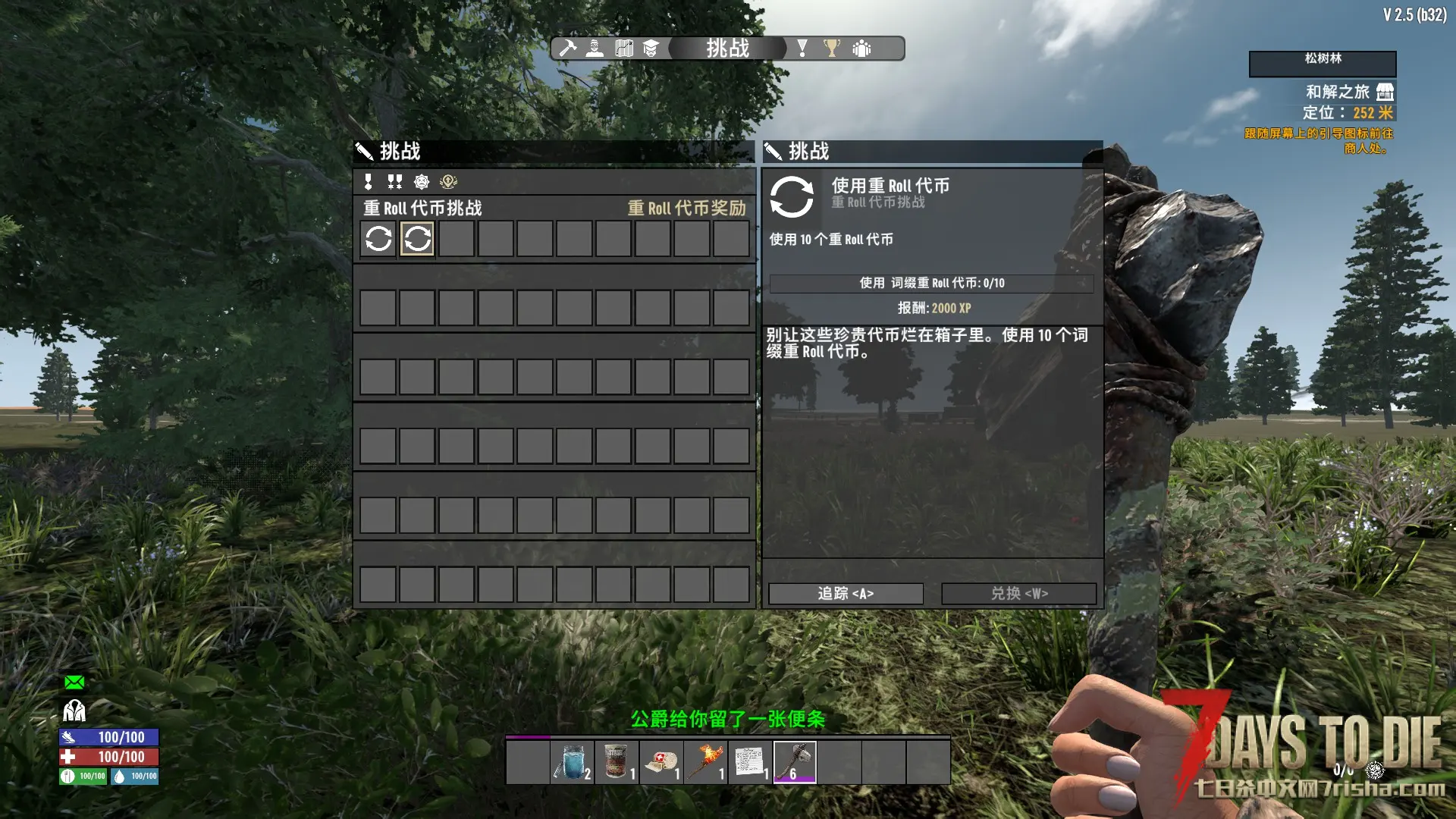Open the quests exclamation-mark tab
Screen dimensions: 1456x819
point(802,49)
